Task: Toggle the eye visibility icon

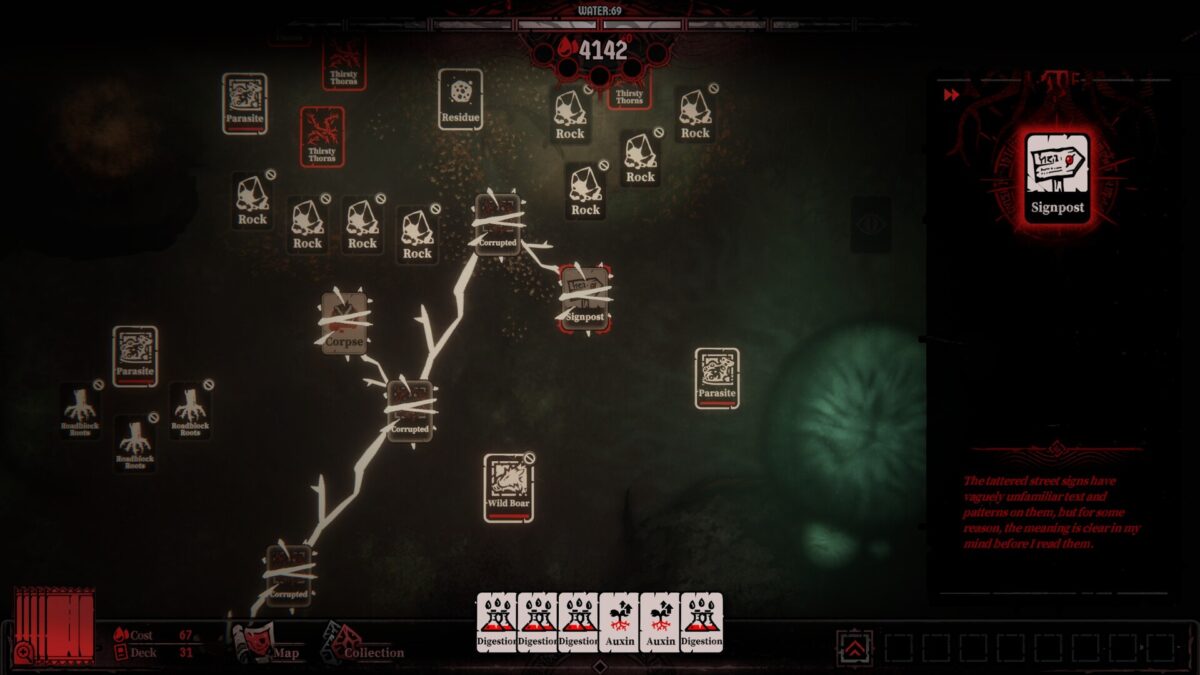Action: (x=870, y=224)
